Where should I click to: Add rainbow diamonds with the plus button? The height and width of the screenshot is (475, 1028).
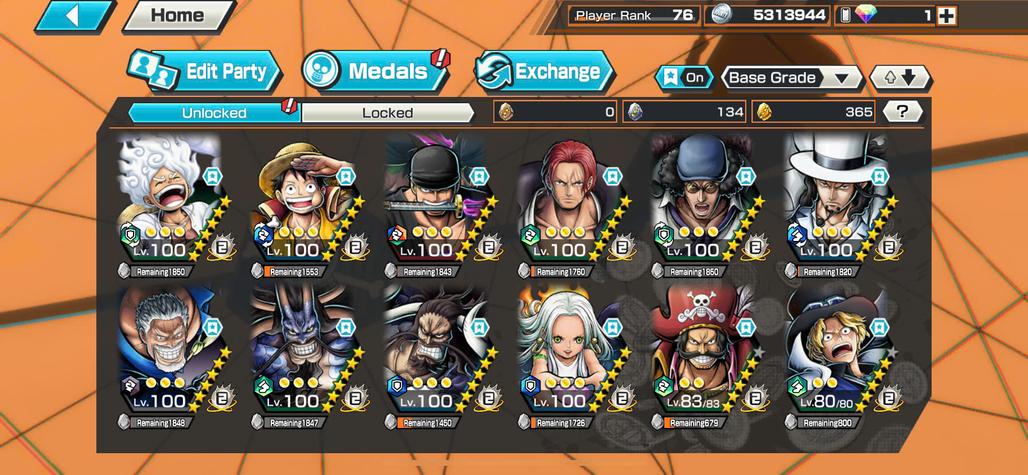point(946,15)
